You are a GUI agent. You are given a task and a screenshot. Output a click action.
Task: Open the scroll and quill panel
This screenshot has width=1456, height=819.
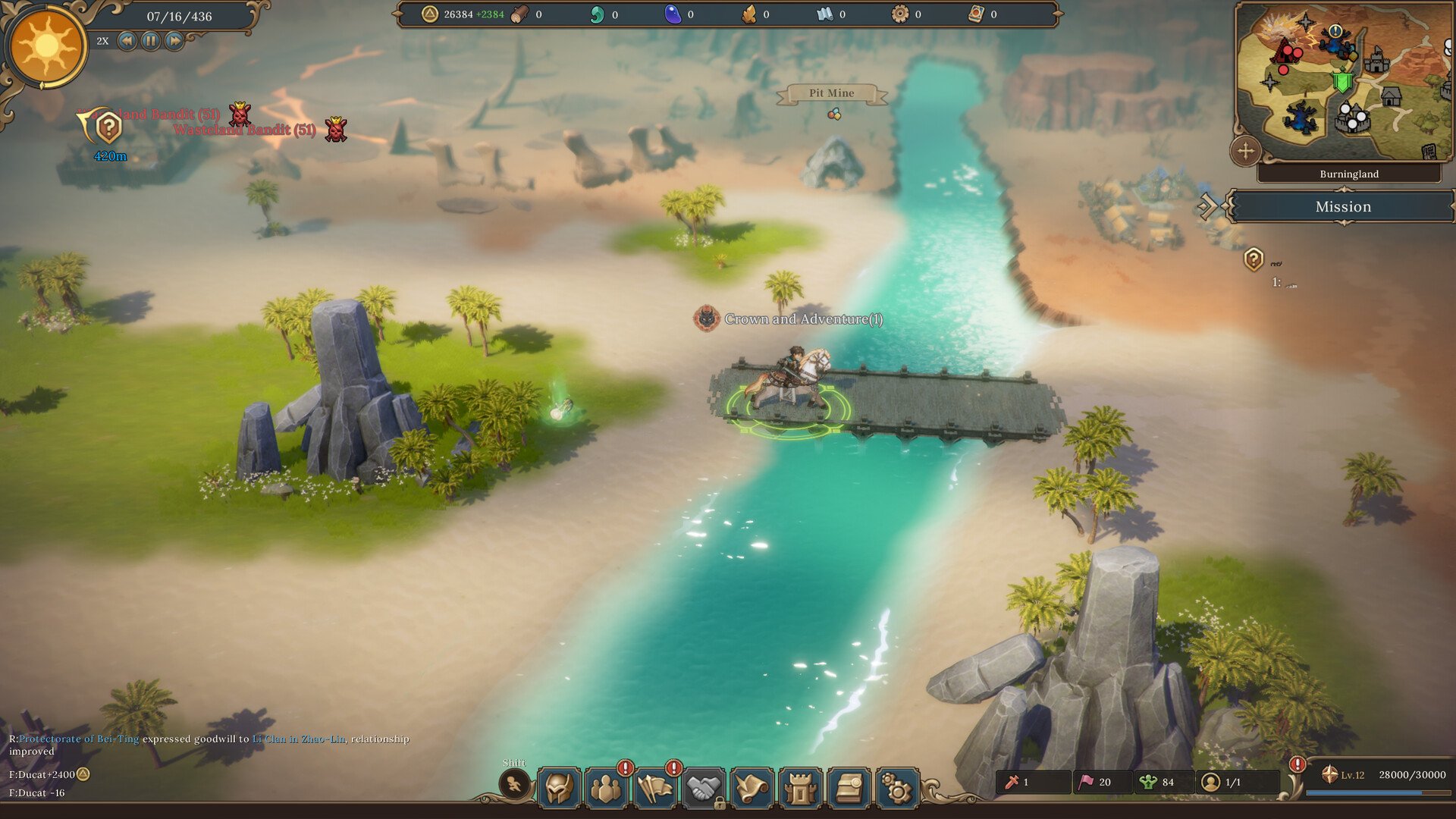pos(752,789)
